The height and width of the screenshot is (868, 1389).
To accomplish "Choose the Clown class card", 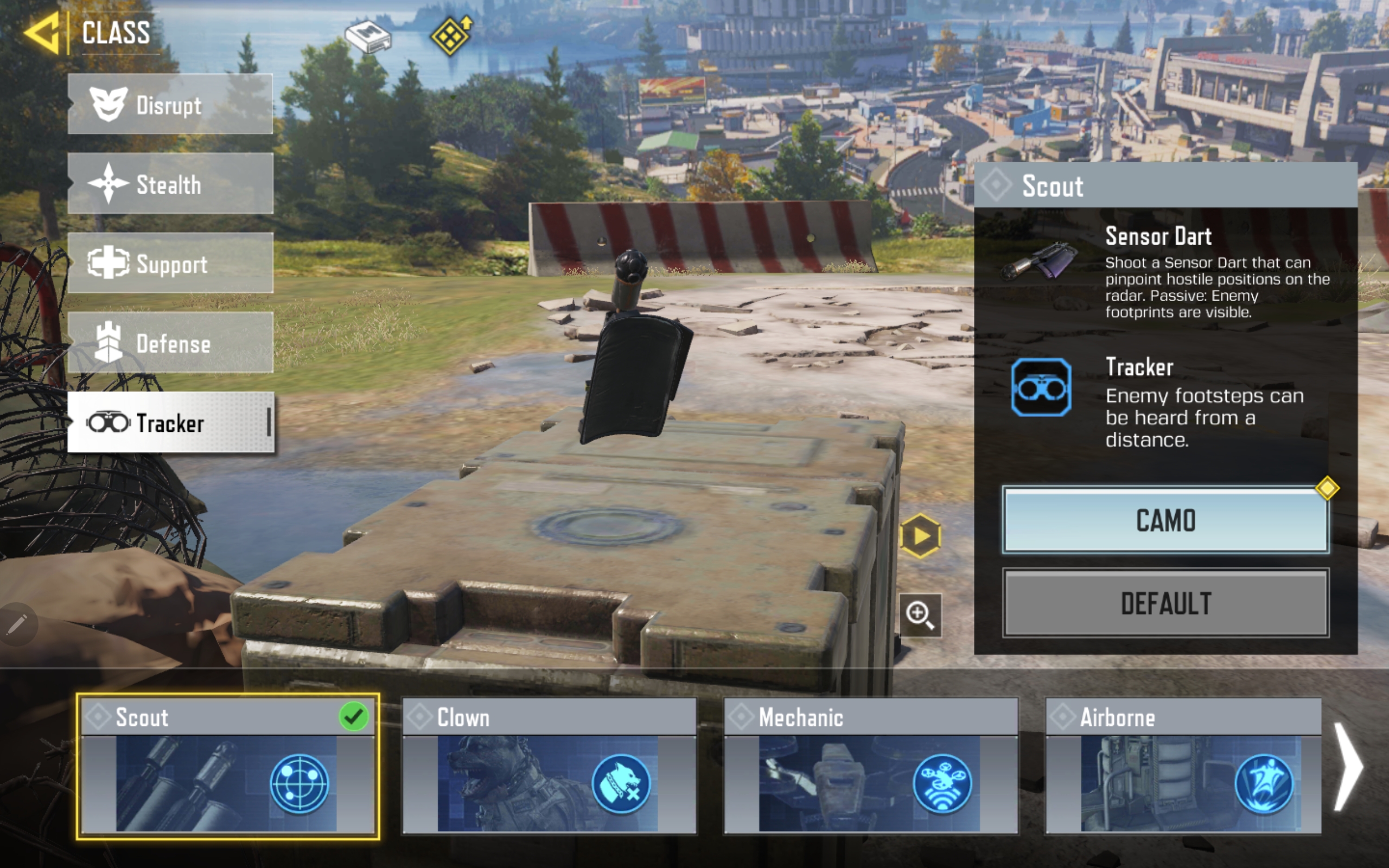I will [549, 767].
